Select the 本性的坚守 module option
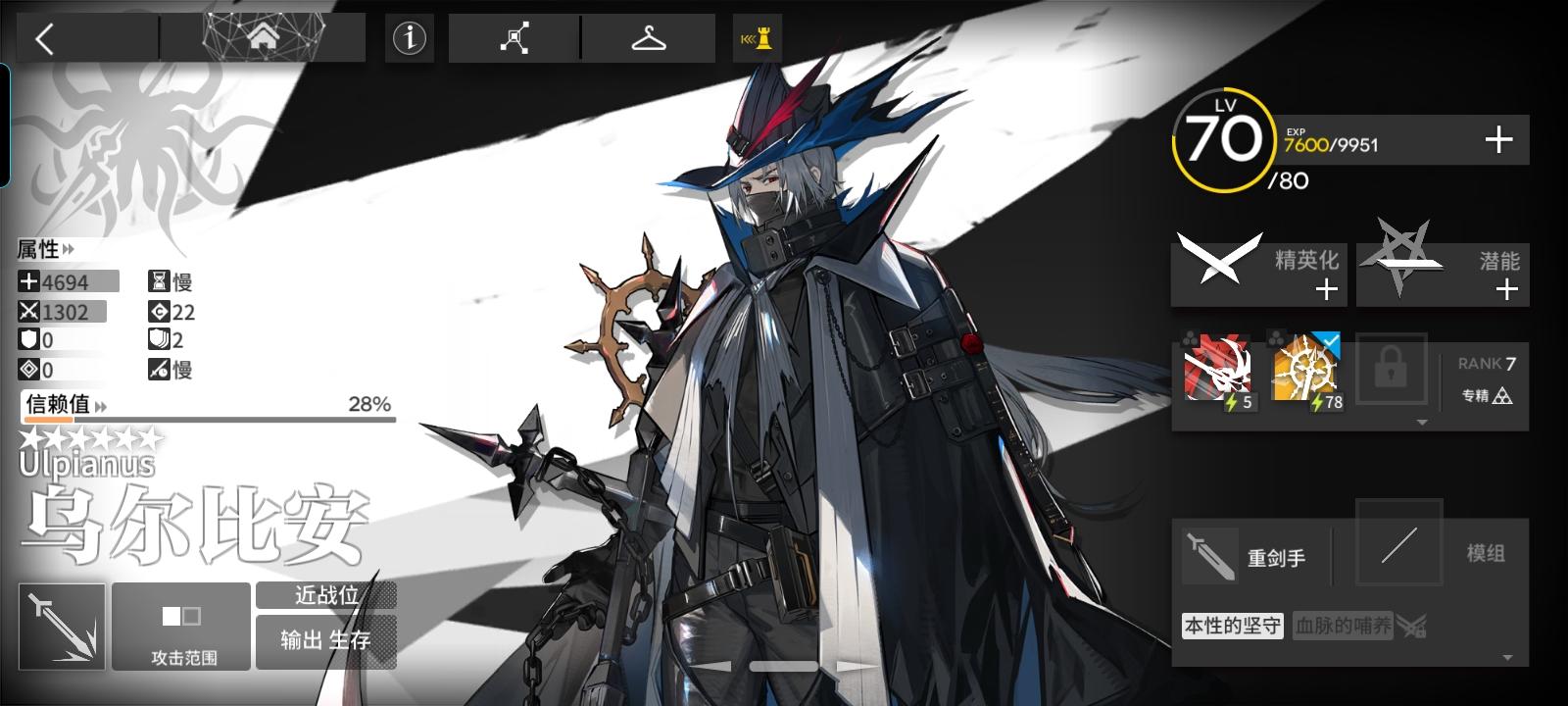 tap(1233, 626)
